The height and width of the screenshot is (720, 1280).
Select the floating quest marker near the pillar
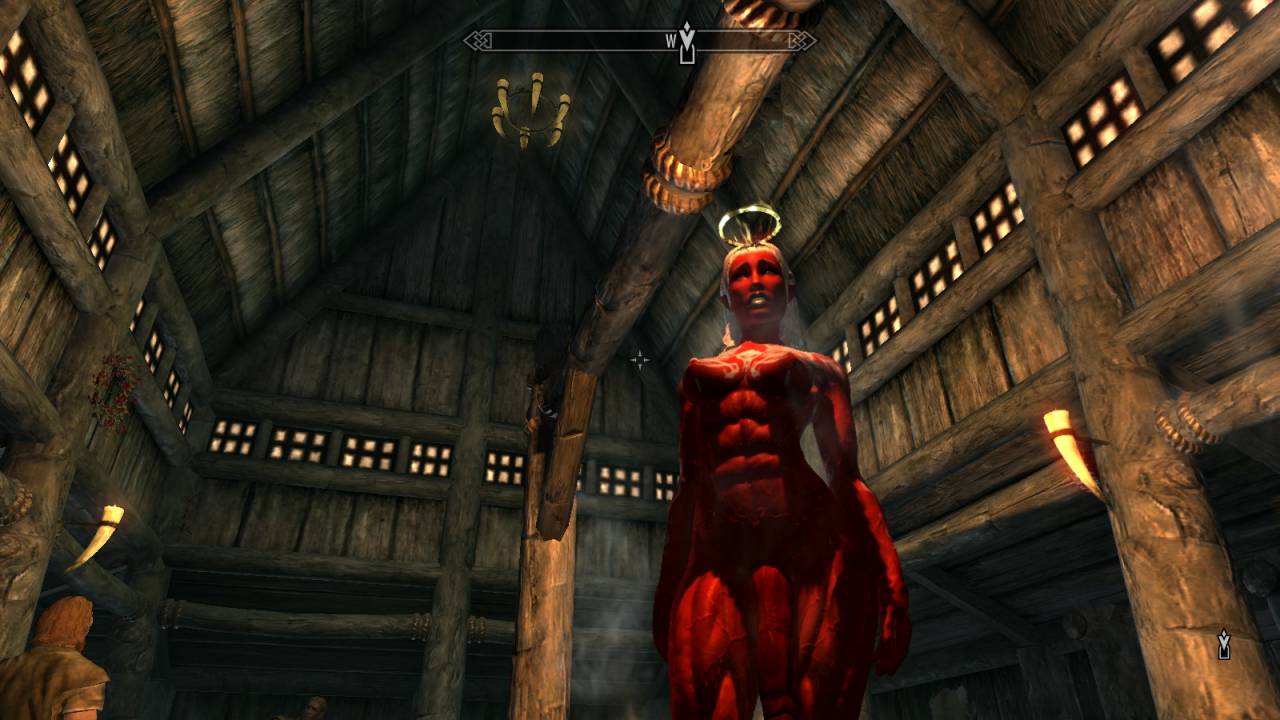point(1223,644)
